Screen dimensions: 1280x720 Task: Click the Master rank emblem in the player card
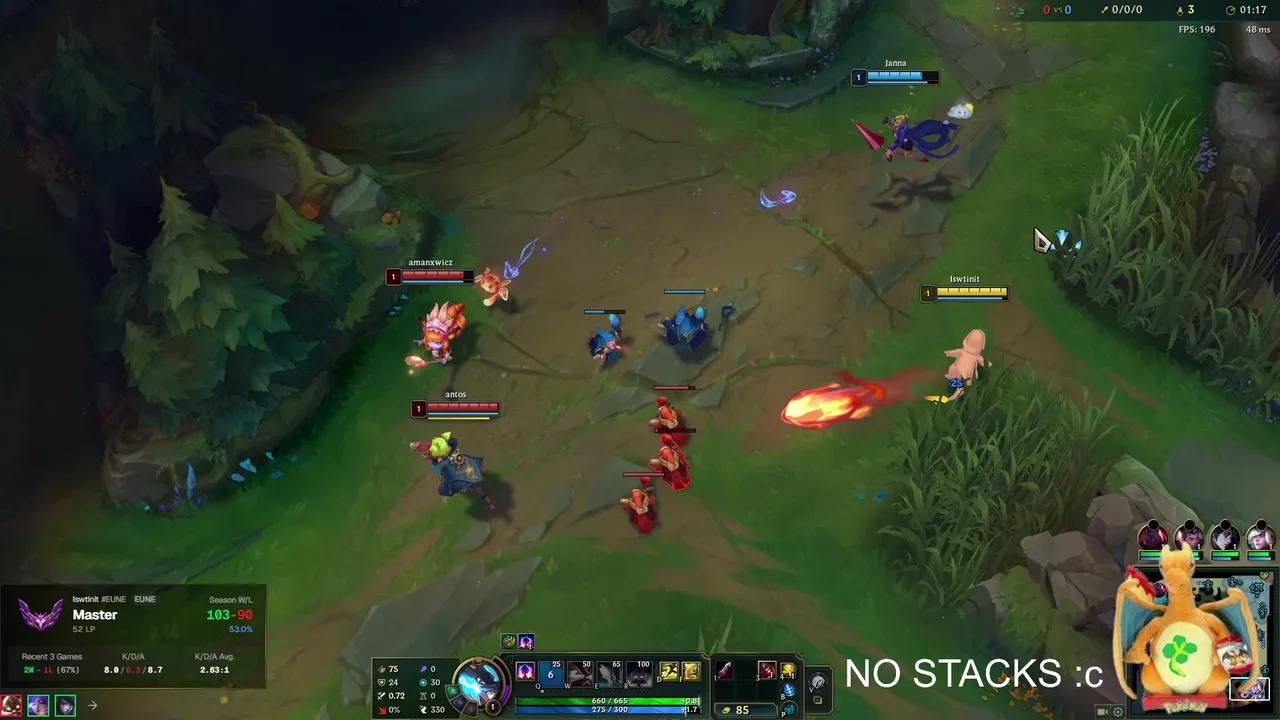pos(38,614)
